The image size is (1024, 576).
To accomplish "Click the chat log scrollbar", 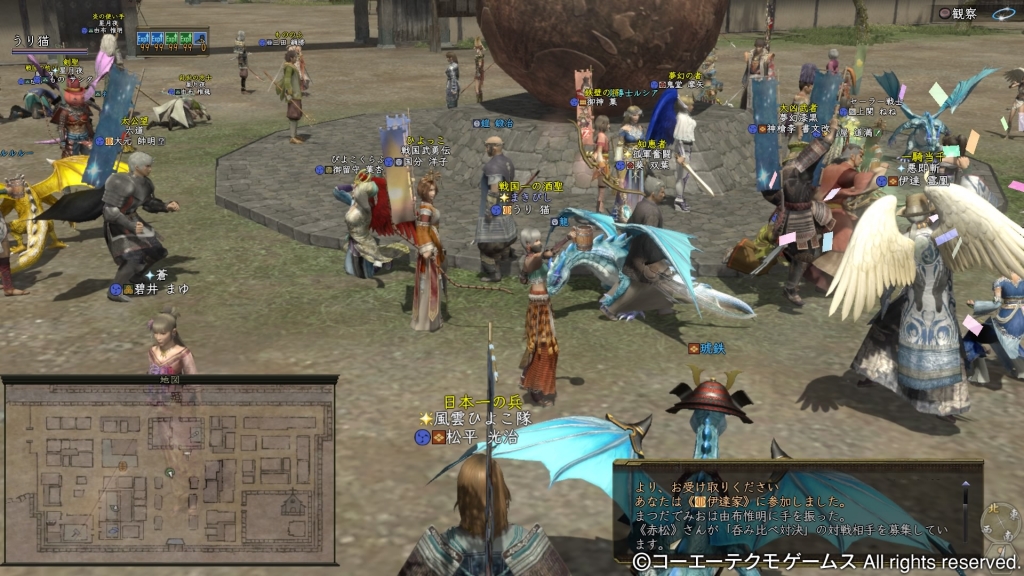I will click(965, 507).
